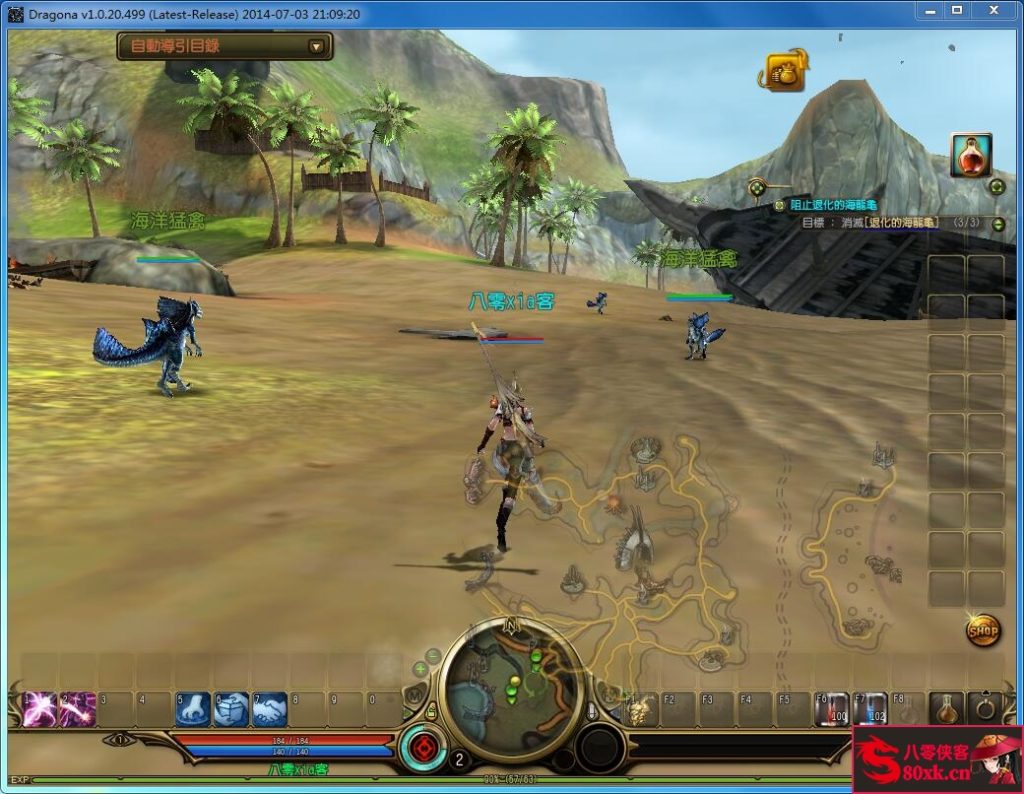This screenshot has height=794, width=1024.
Task: Close the Dragona game window
Action: [993, 10]
